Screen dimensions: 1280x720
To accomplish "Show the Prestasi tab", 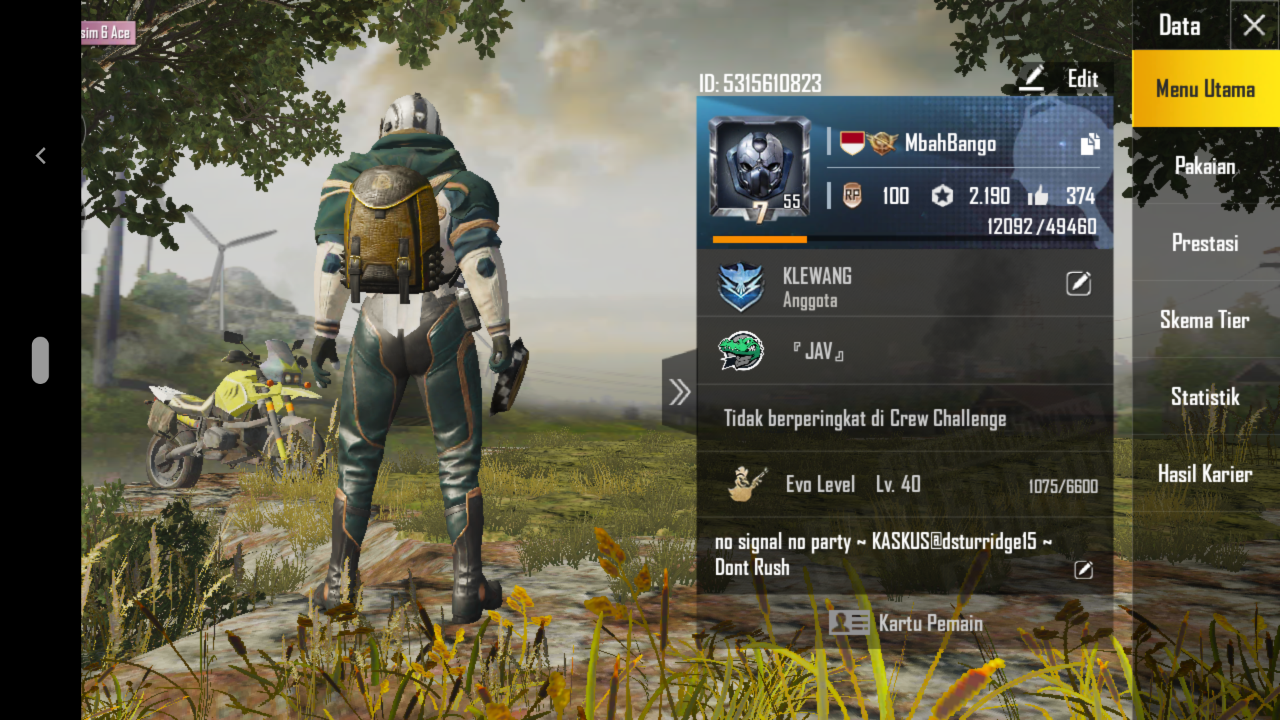I will click(1205, 243).
